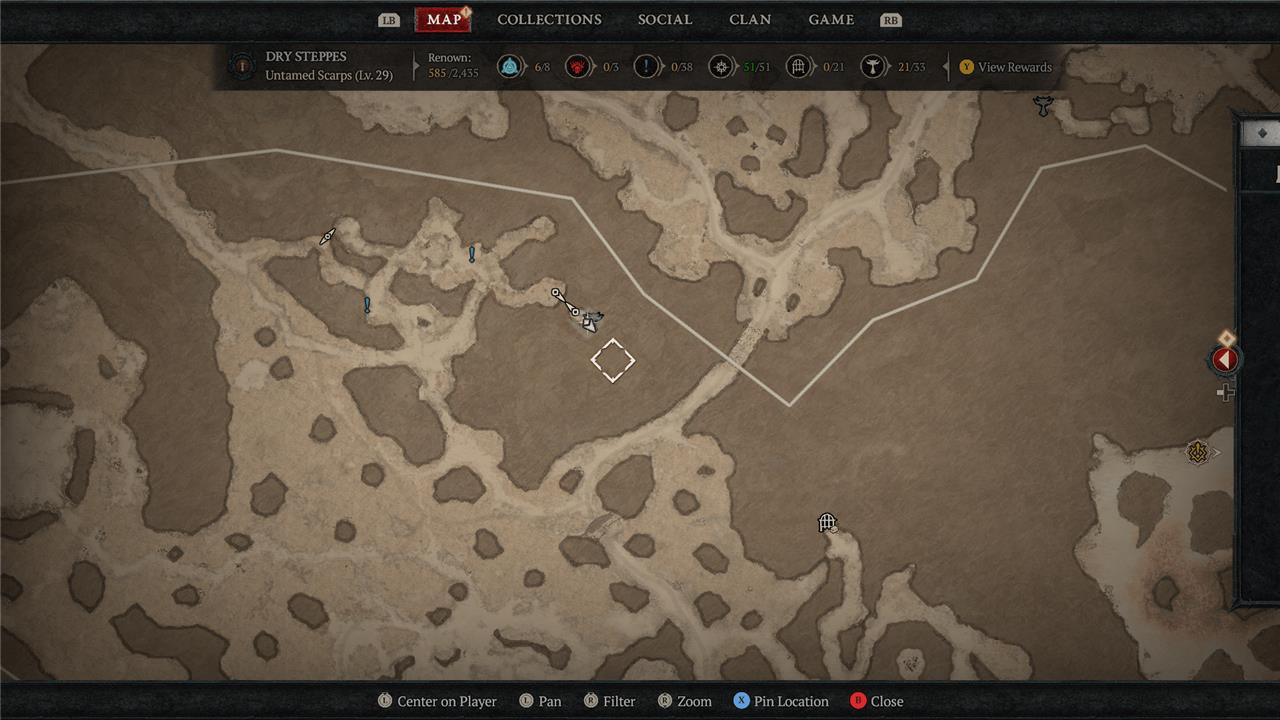Click the Dry Steppes region emblem

pyautogui.click(x=241, y=67)
